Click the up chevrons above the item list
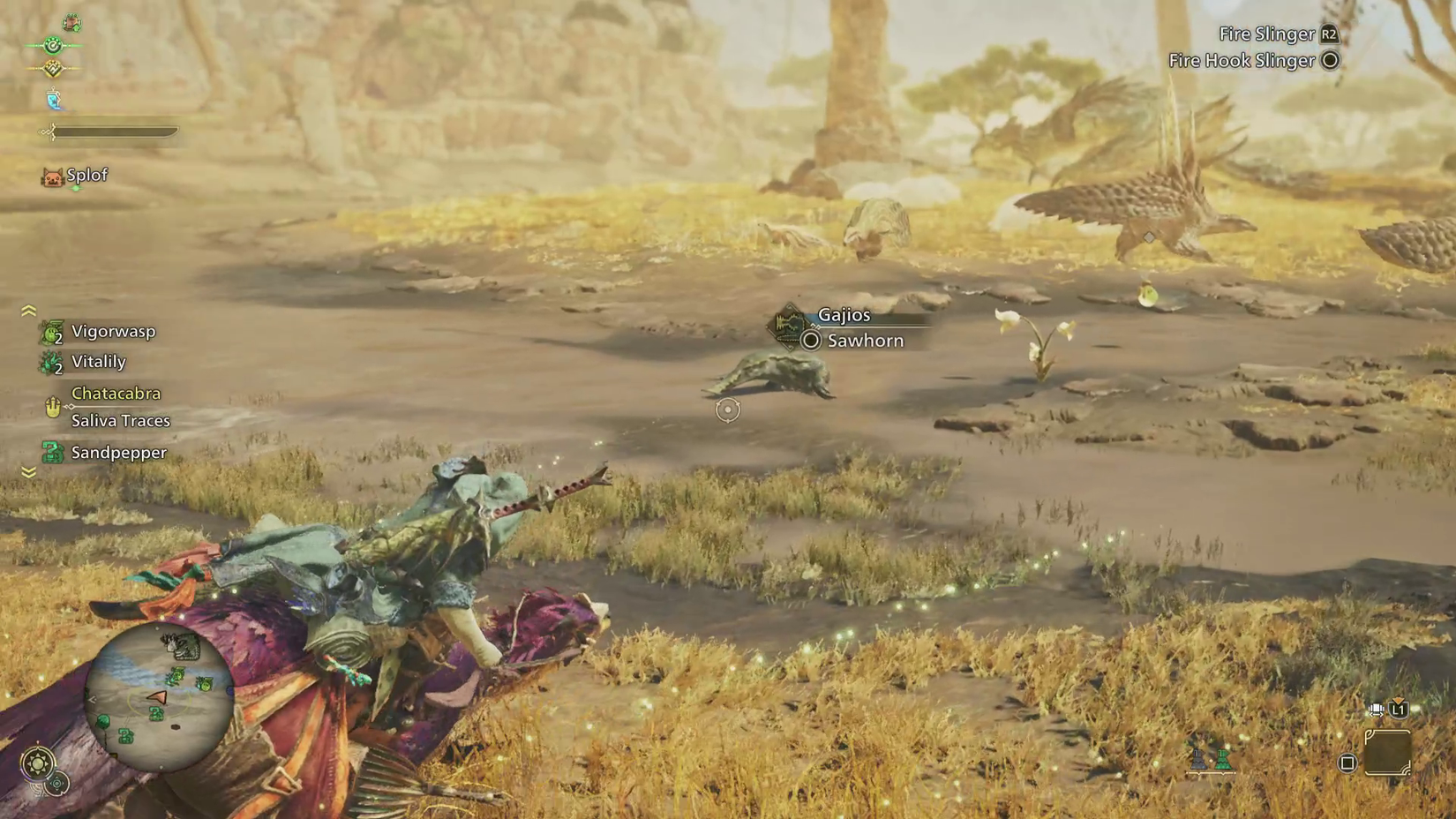 pyautogui.click(x=28, y=311)
